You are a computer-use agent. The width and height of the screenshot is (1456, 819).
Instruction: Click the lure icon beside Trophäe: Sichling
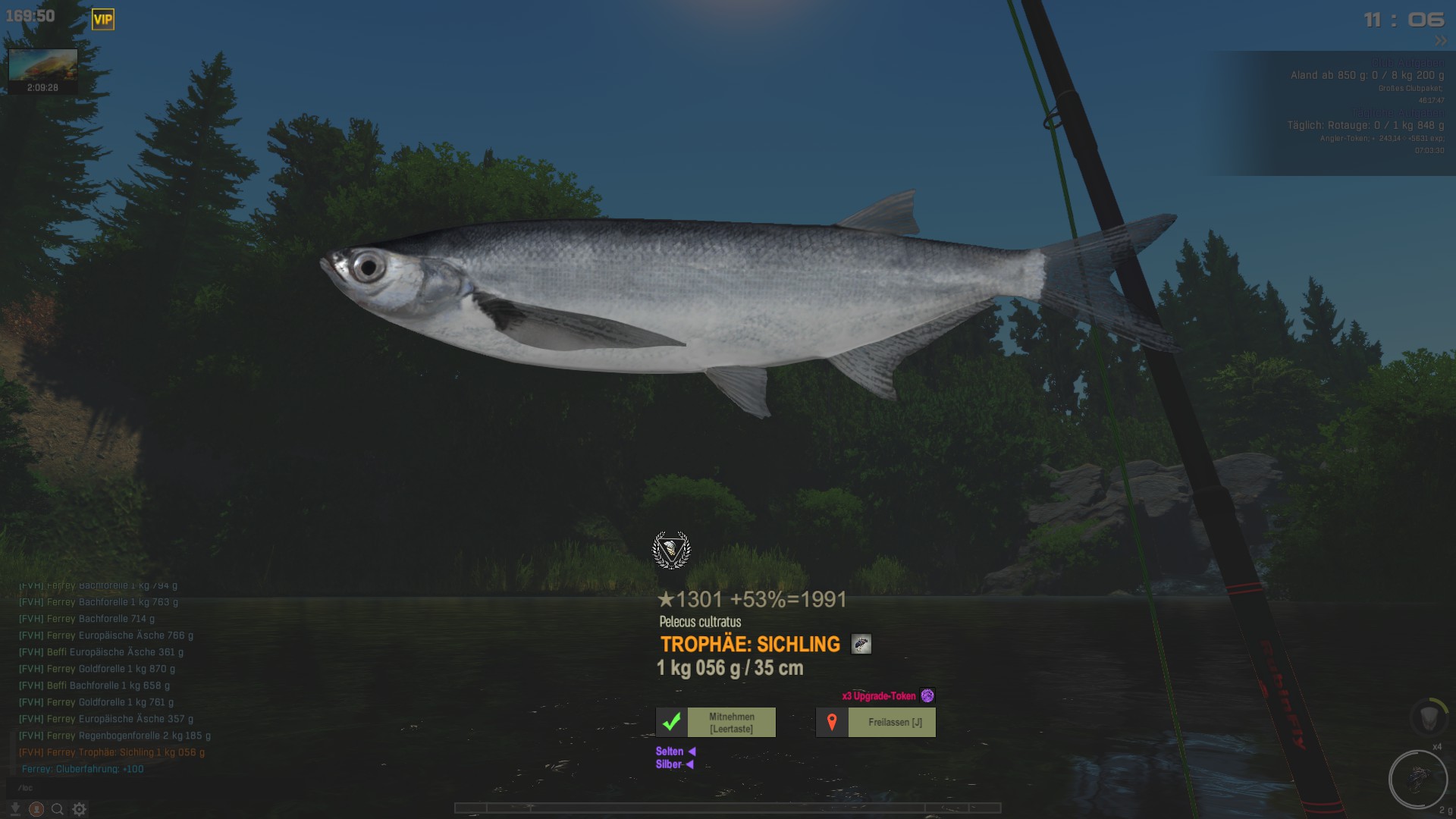point(861,645)
